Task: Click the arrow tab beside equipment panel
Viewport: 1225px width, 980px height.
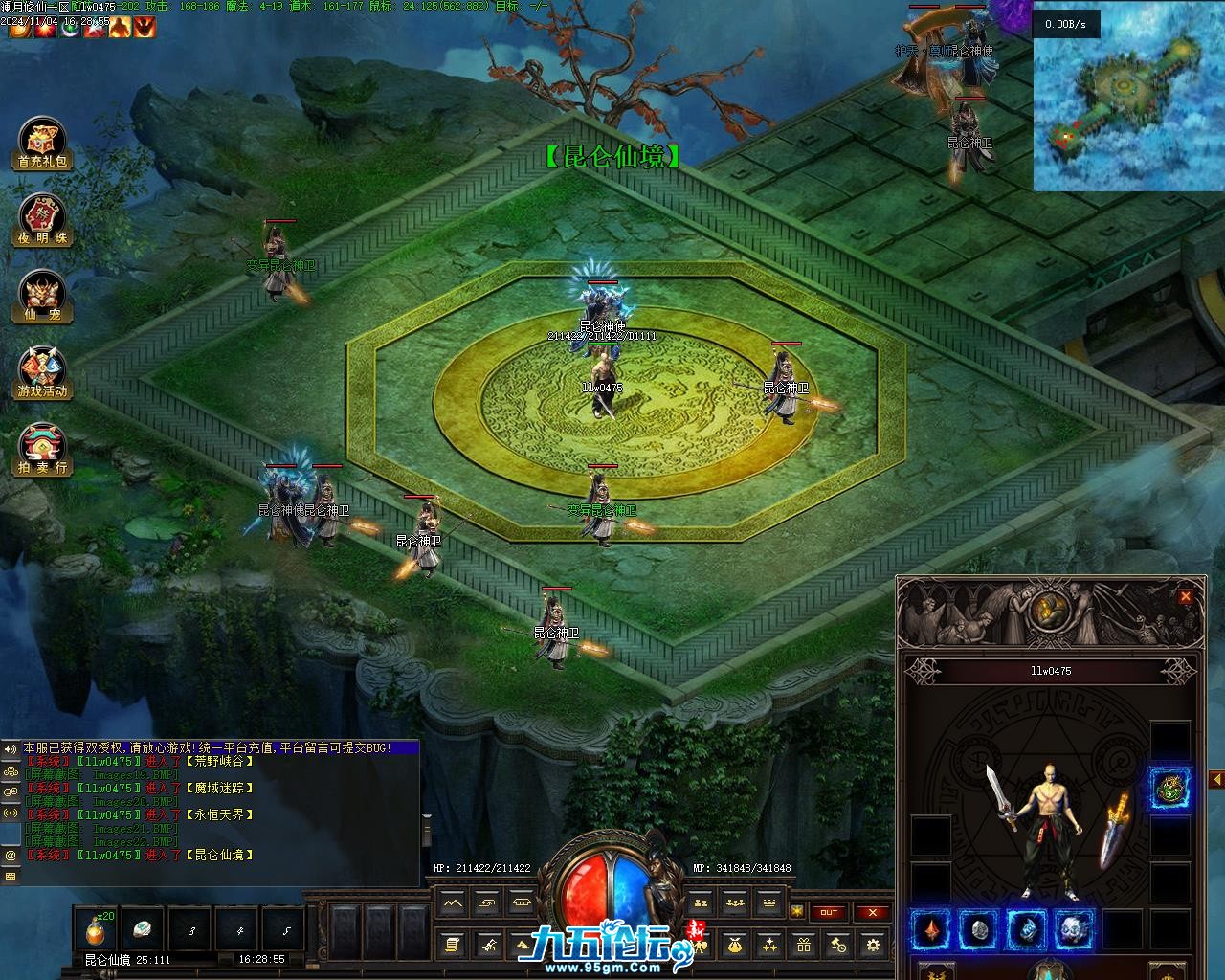Action: tap(1217, 780)
